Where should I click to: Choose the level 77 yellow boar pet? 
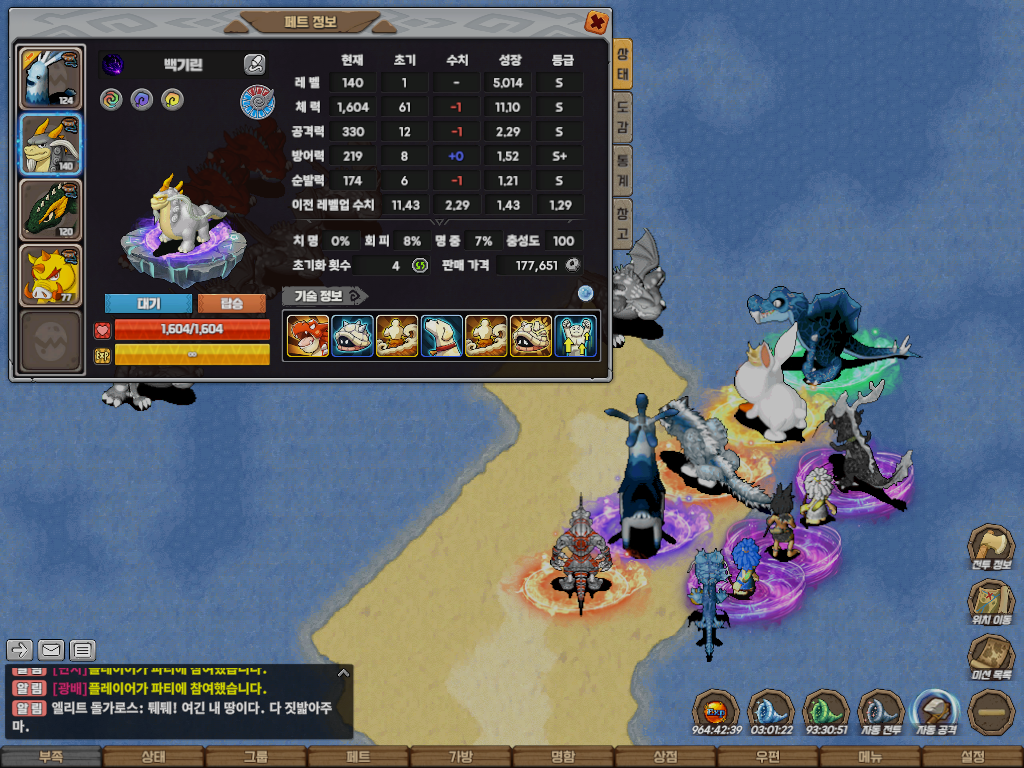click(x=50, y=275)
